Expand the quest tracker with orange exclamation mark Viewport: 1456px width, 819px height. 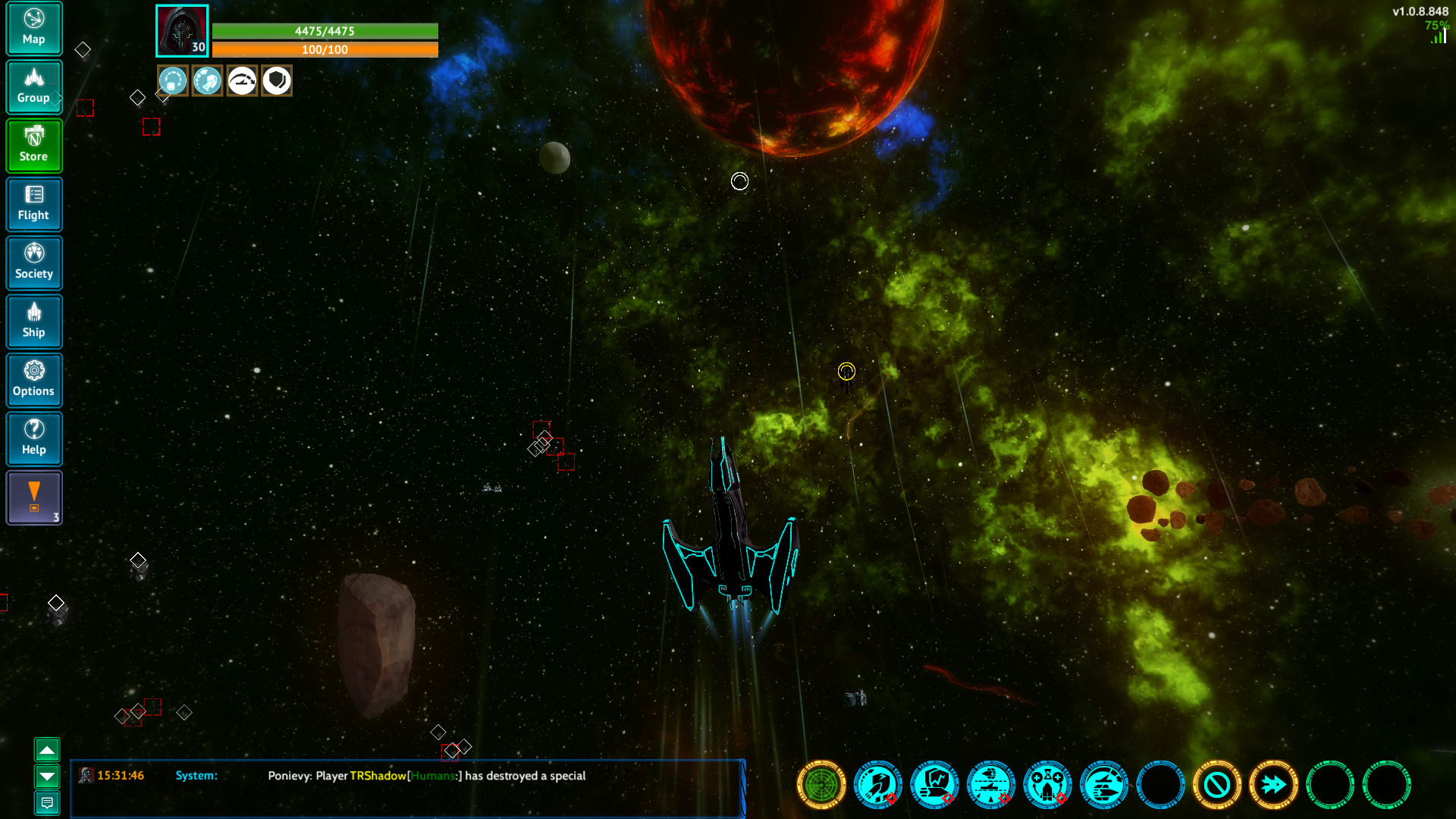coord(34,497)
